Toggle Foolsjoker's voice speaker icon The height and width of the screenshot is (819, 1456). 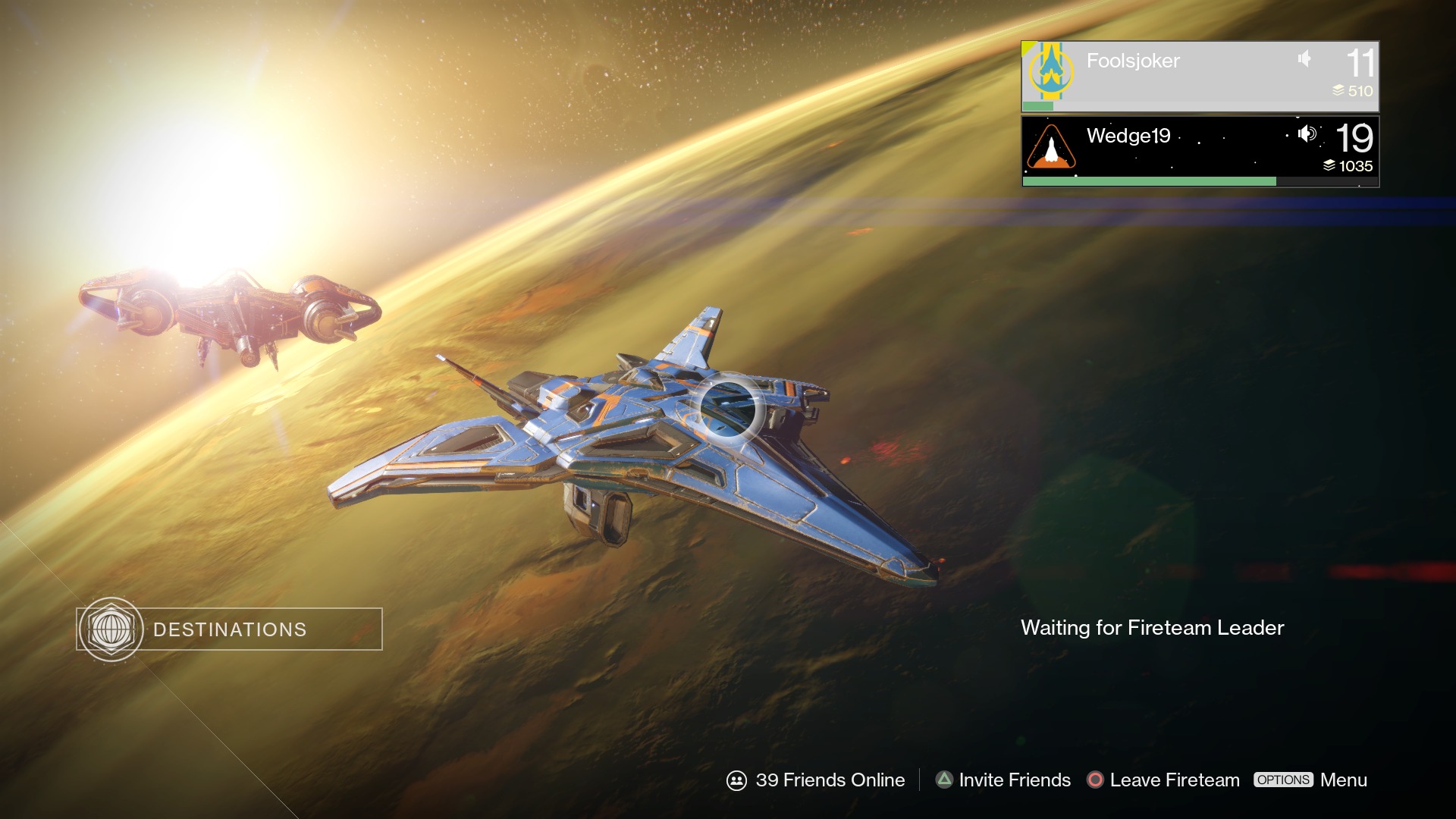(x=1304, y=58)
